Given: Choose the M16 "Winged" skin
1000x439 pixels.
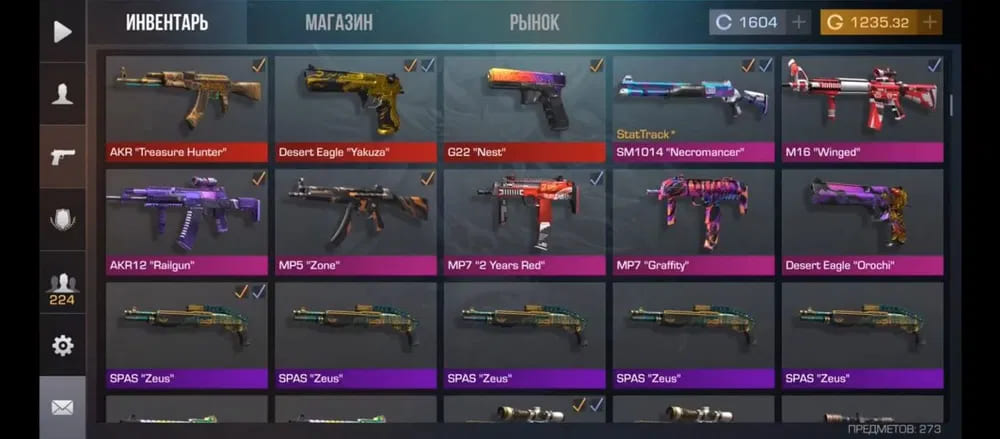Looking at the screenshot, I should [862, 107].
